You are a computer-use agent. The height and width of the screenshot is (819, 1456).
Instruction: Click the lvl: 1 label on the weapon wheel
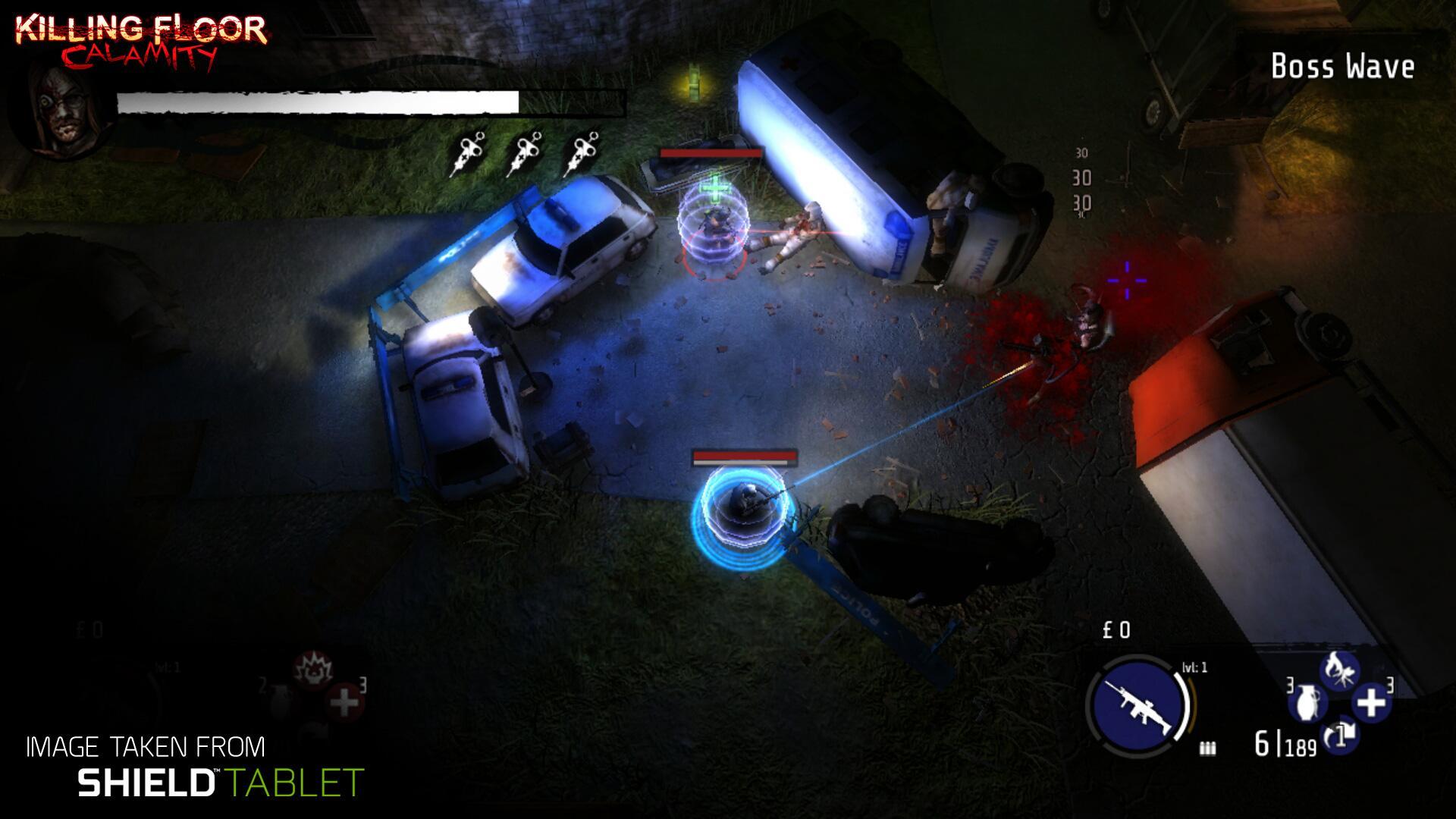(1195, 666)
